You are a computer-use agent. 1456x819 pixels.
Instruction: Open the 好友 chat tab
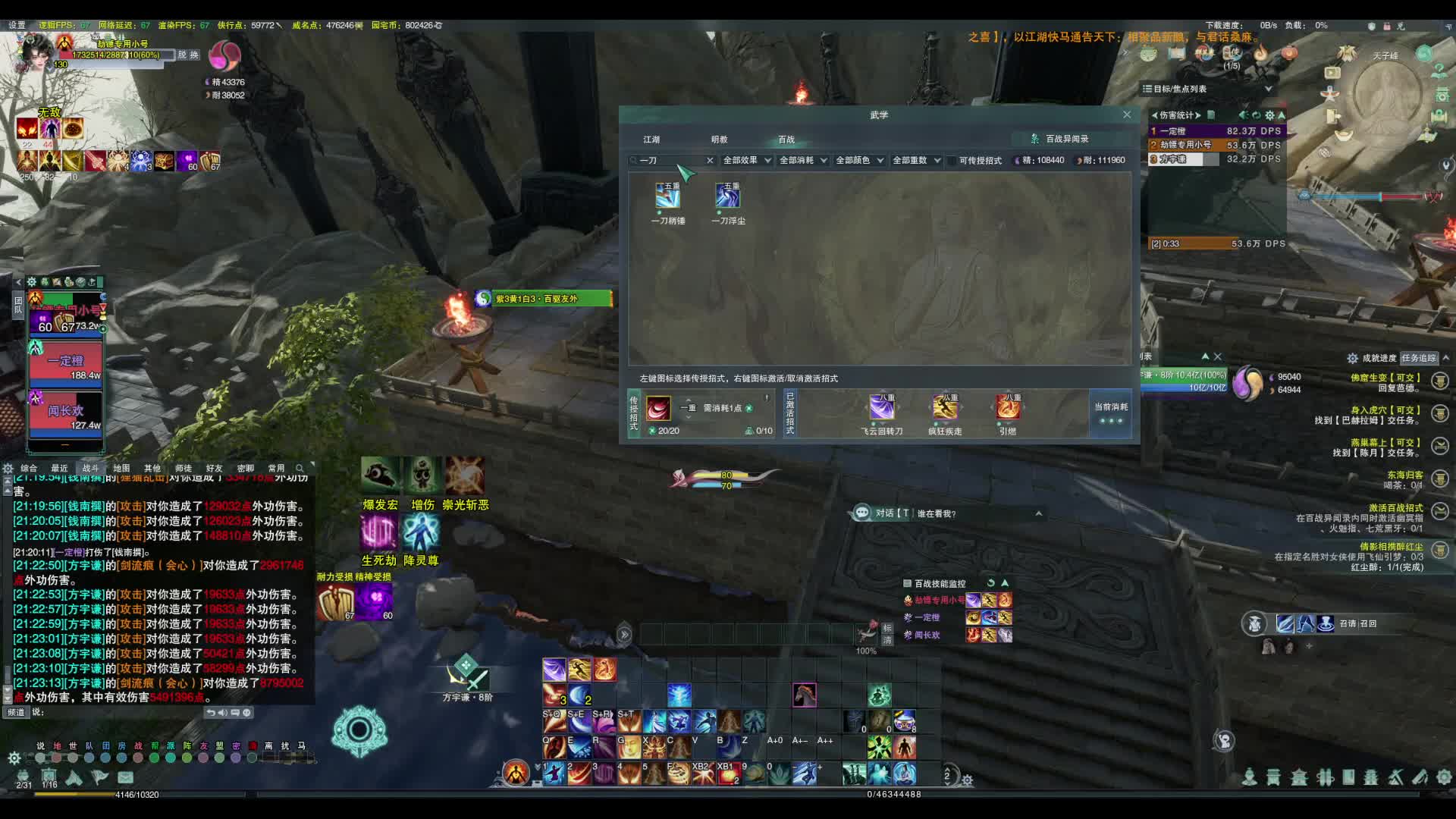pyautogui.click(x=214, y=469)
